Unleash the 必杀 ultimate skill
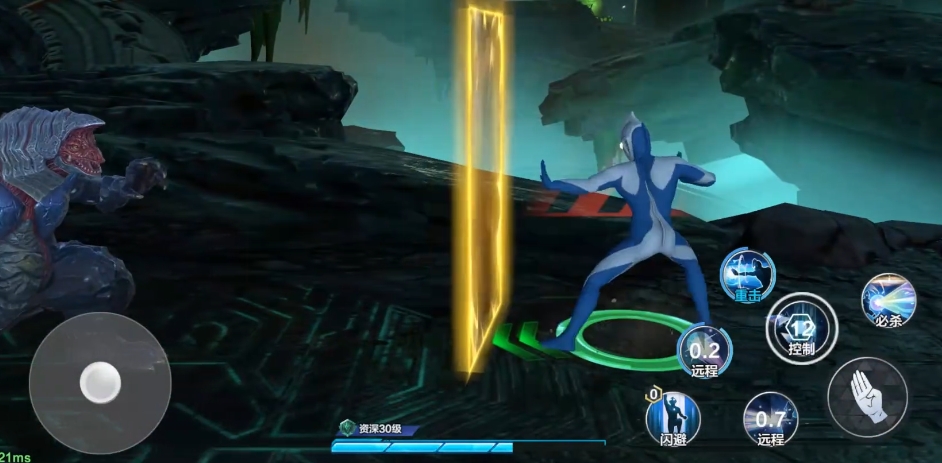Image resolution: width=942 pixels, height=463 pixels. point(888,300)
